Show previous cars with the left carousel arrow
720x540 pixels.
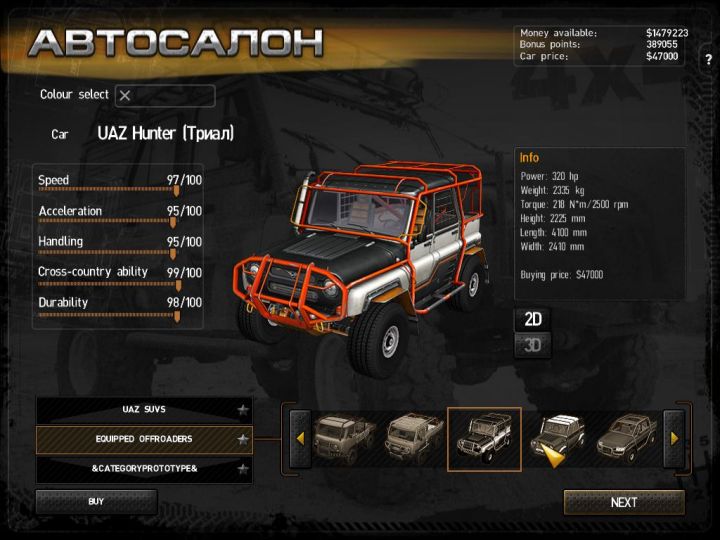[x=299, y=438]
